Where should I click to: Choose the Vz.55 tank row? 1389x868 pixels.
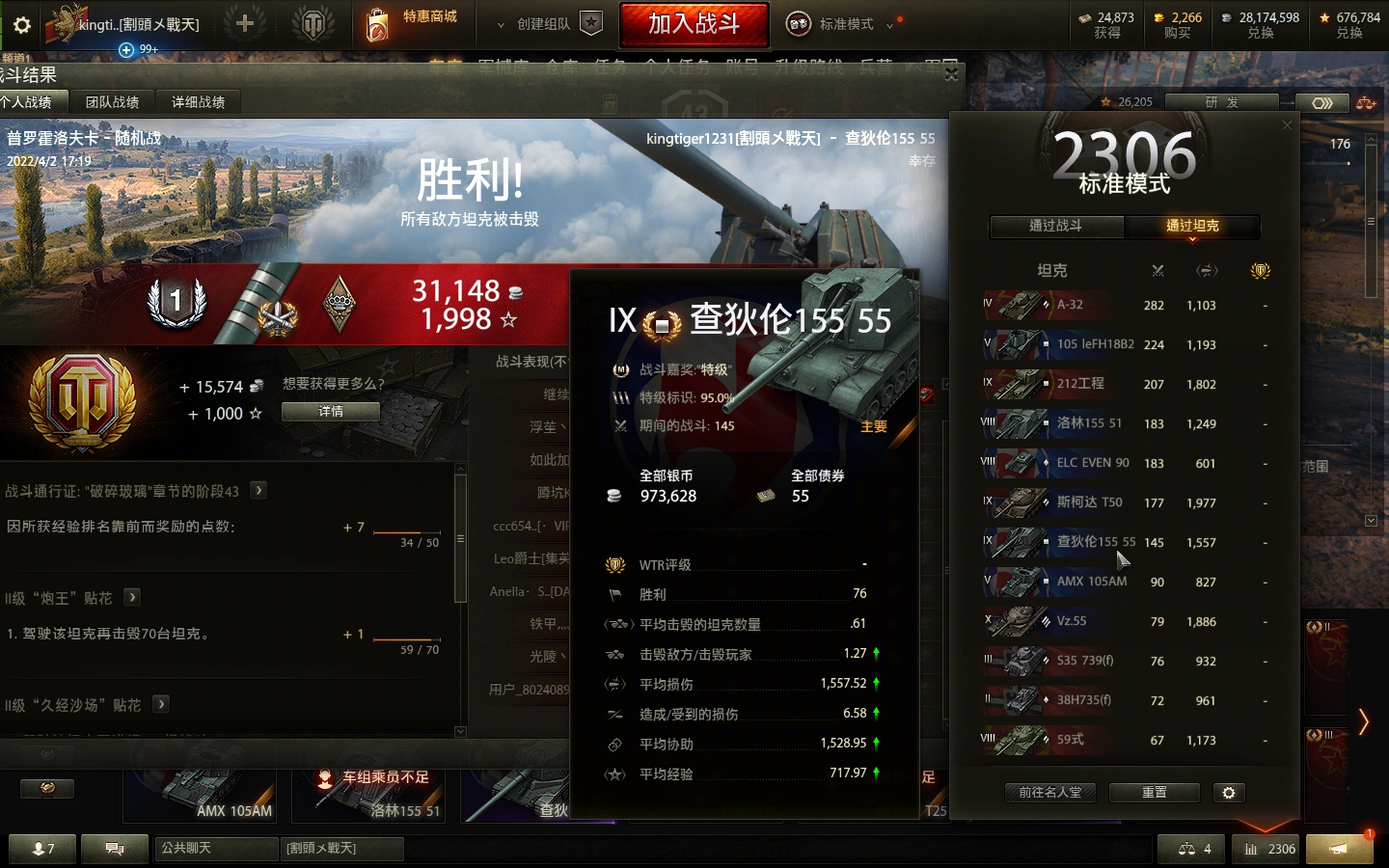1124,621
